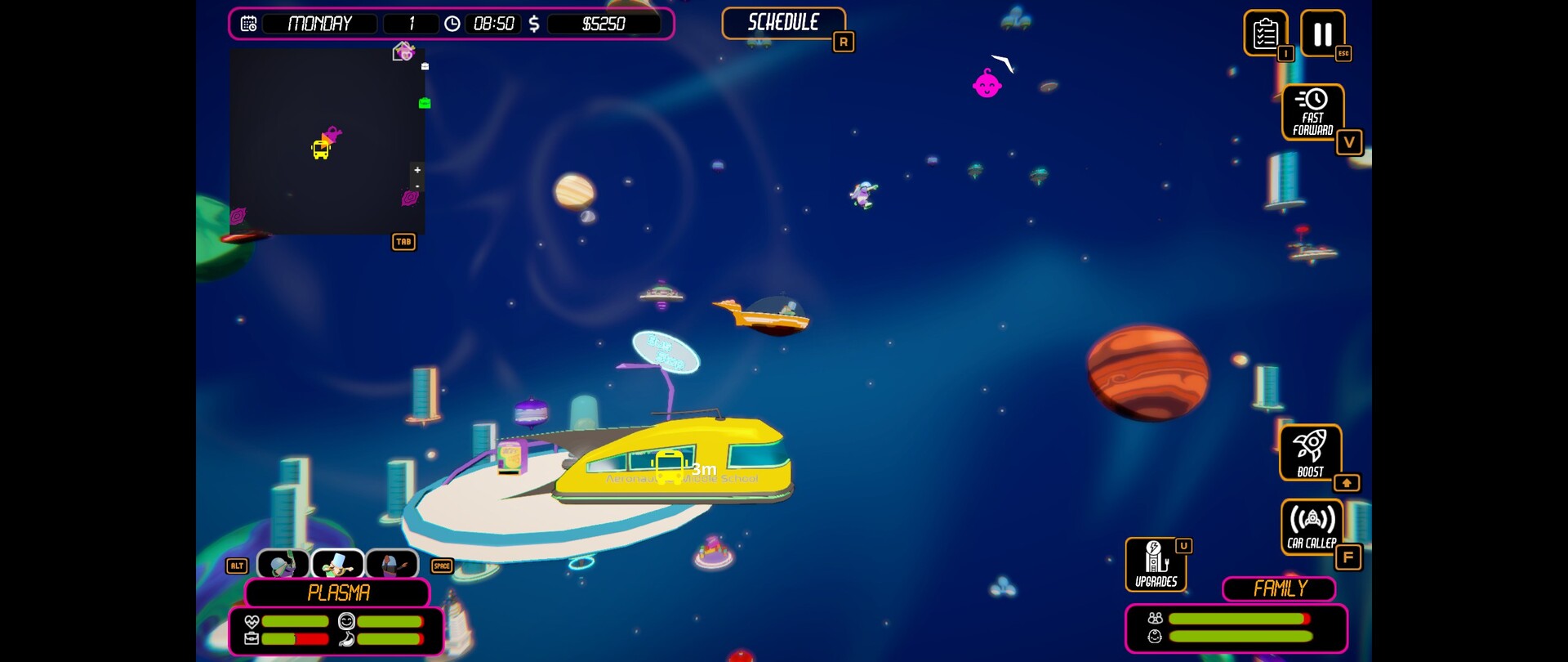The image size is (1568, 662).
Task: Select the green briefcase marker on the minimap
Action: 425,103
